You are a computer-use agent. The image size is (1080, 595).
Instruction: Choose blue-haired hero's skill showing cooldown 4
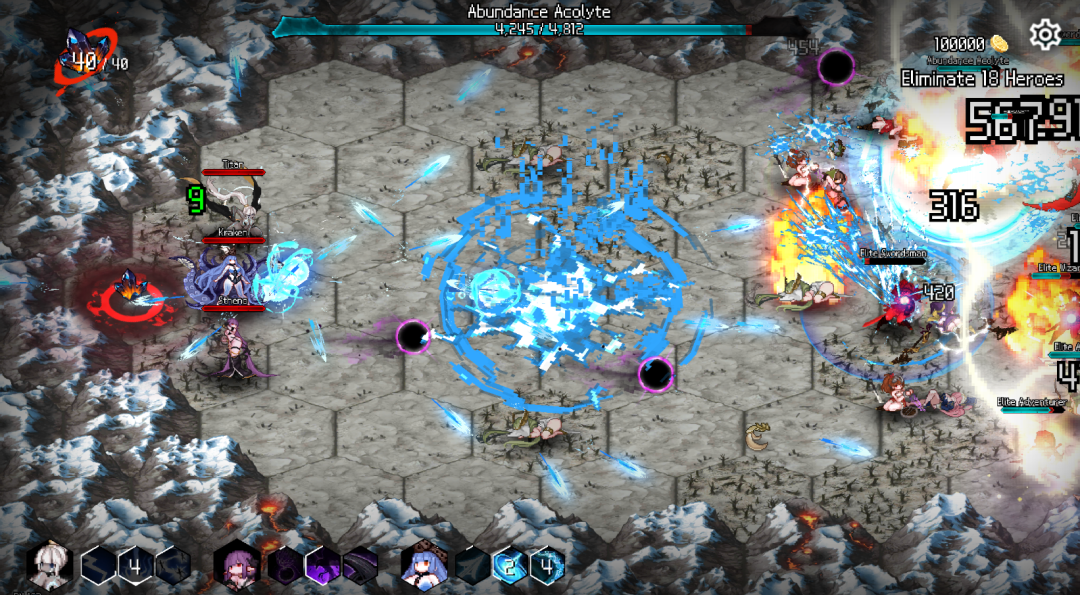click(x=547, y=566)
